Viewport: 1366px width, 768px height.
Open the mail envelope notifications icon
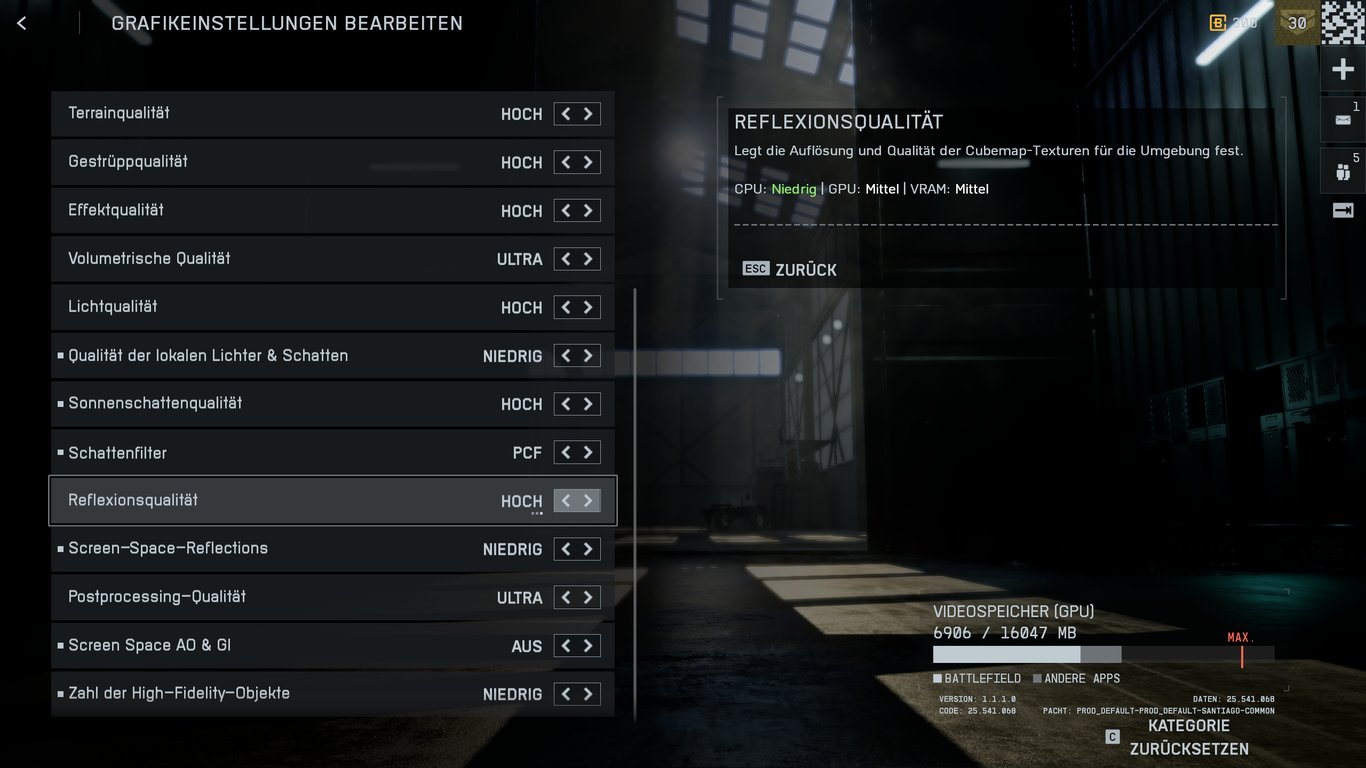(1342, 120)
